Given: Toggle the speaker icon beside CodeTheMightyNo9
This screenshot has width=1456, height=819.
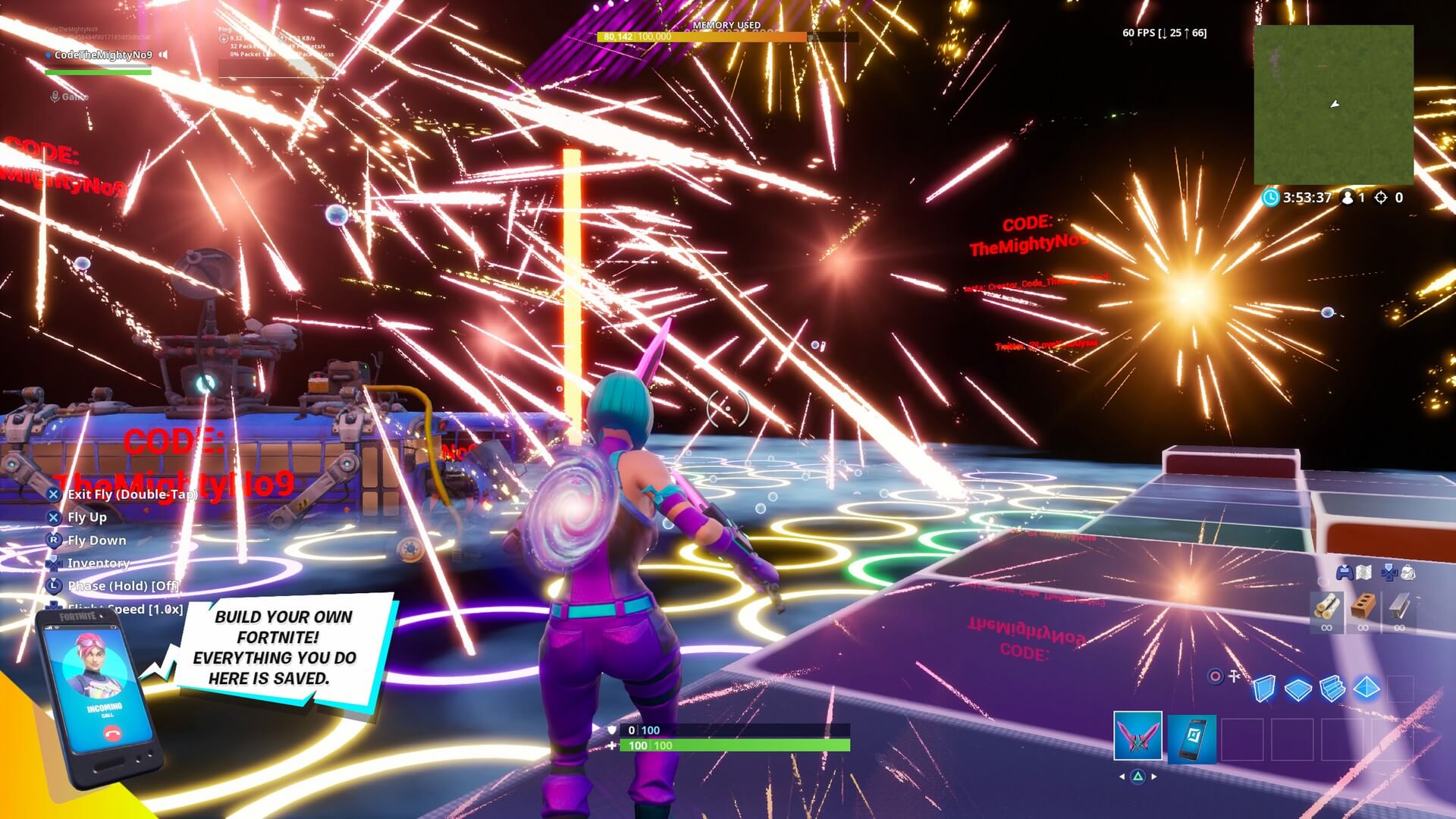Looking at the screenshot, I should 163,55.
